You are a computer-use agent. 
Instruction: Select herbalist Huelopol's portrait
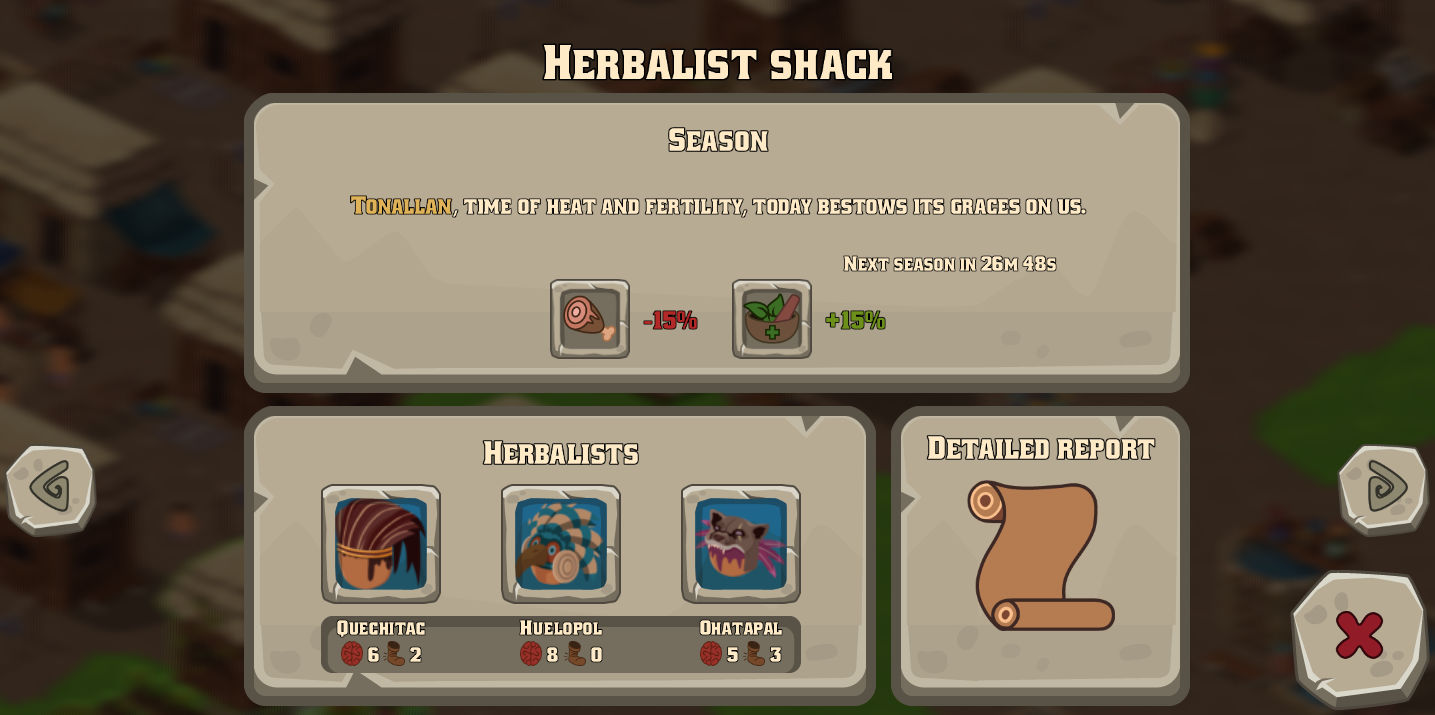(x=561, y=544)
